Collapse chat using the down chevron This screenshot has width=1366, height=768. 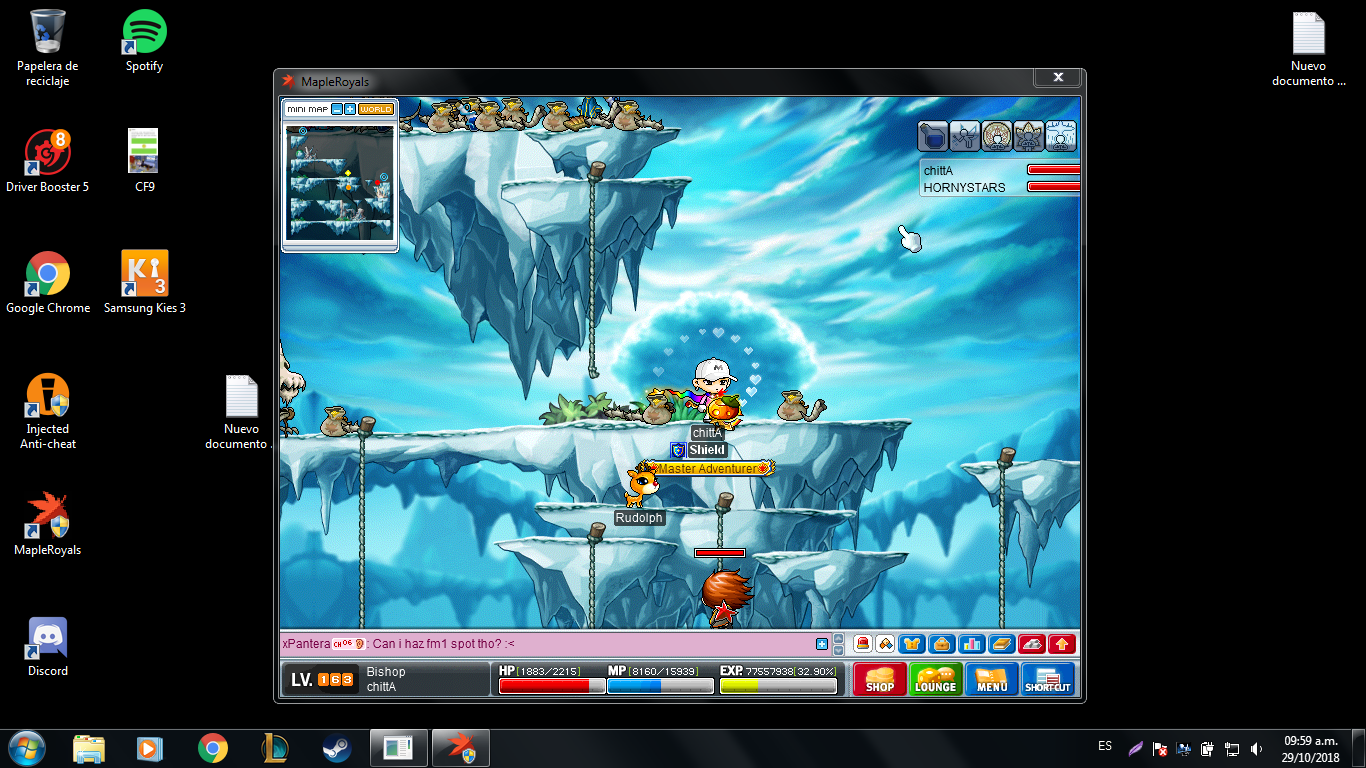[837, 651]
